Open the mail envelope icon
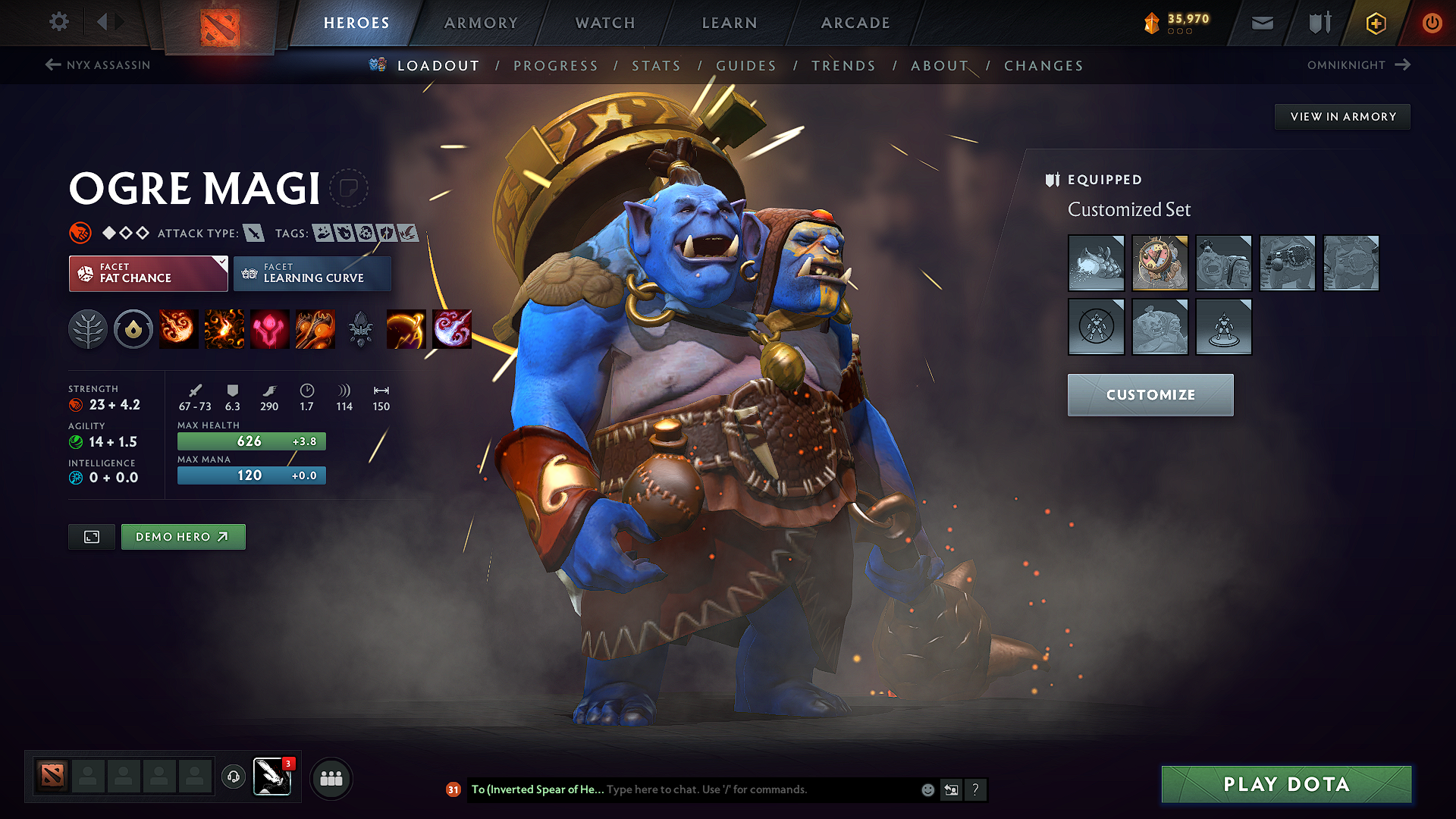Viewport: 1456px width, 819px height. click(x=1261, y=23)
